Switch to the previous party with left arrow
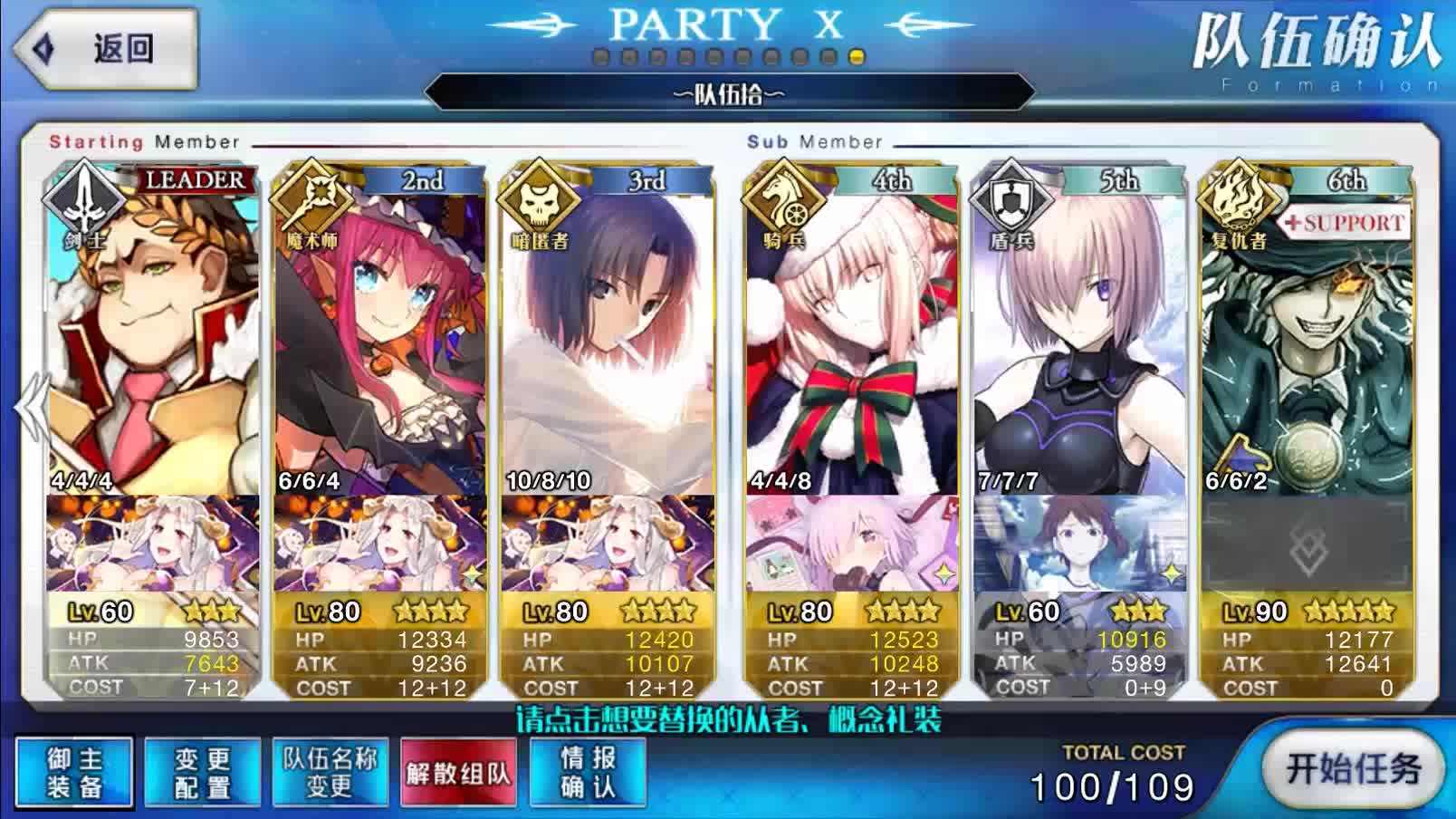This screenshot has width=1456, height=819. click(29, 408)
